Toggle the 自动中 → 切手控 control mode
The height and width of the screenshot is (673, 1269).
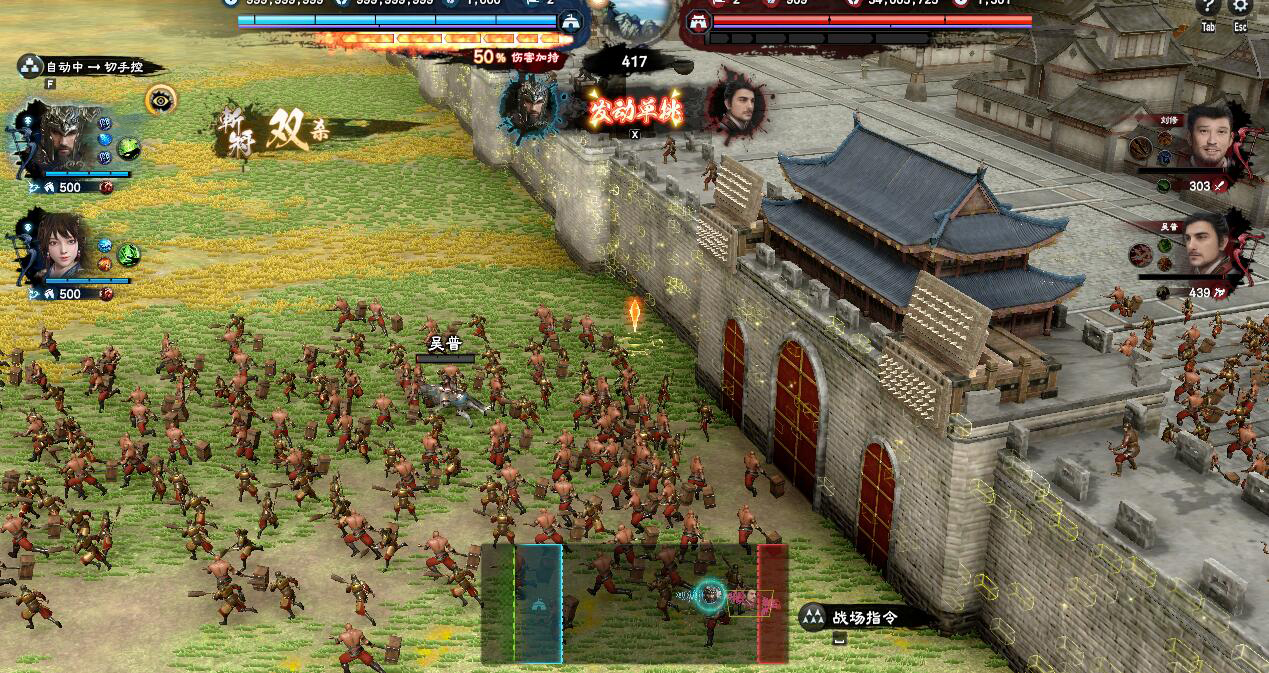[x=88, y=68]
